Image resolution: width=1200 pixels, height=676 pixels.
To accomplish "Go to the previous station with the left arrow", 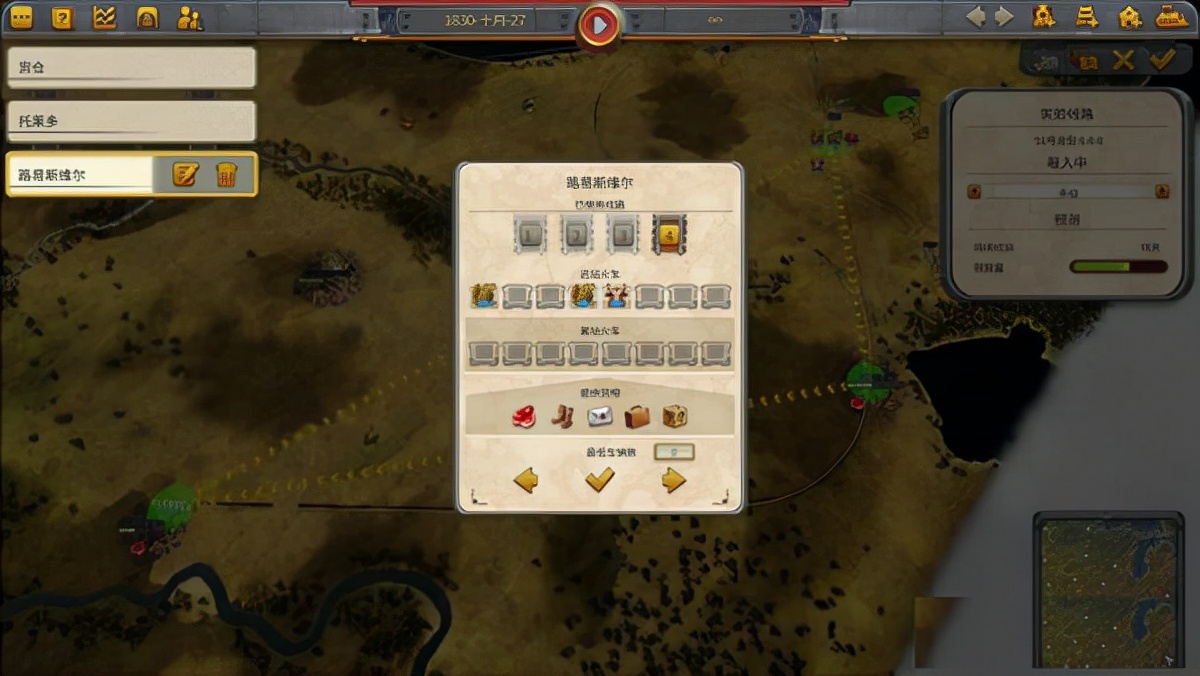I will 526,481.
